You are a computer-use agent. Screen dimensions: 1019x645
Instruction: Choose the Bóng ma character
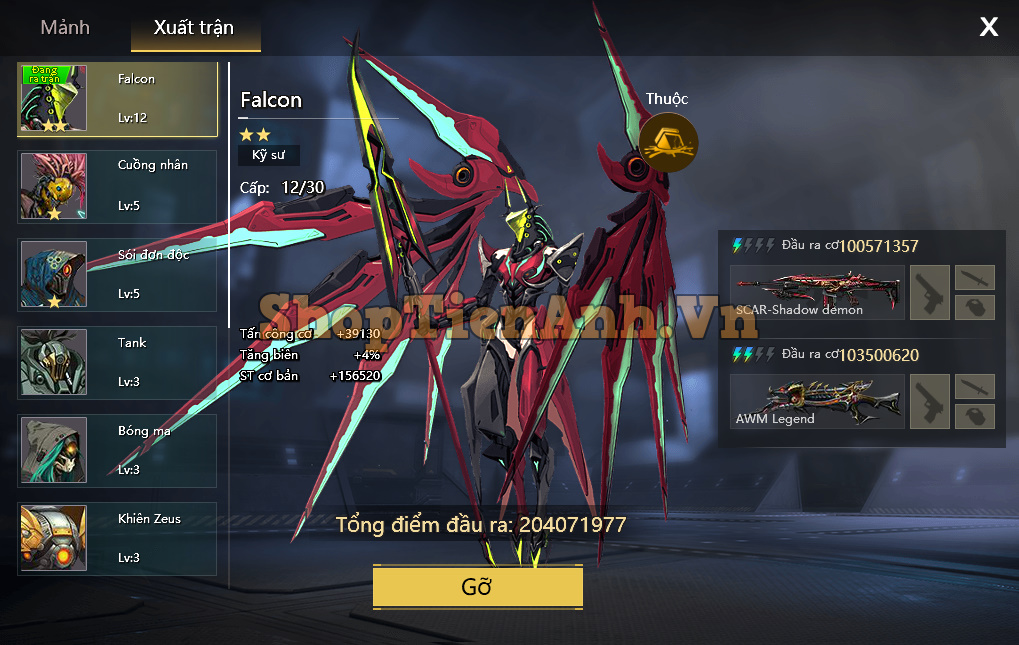[x=118, y=451]
